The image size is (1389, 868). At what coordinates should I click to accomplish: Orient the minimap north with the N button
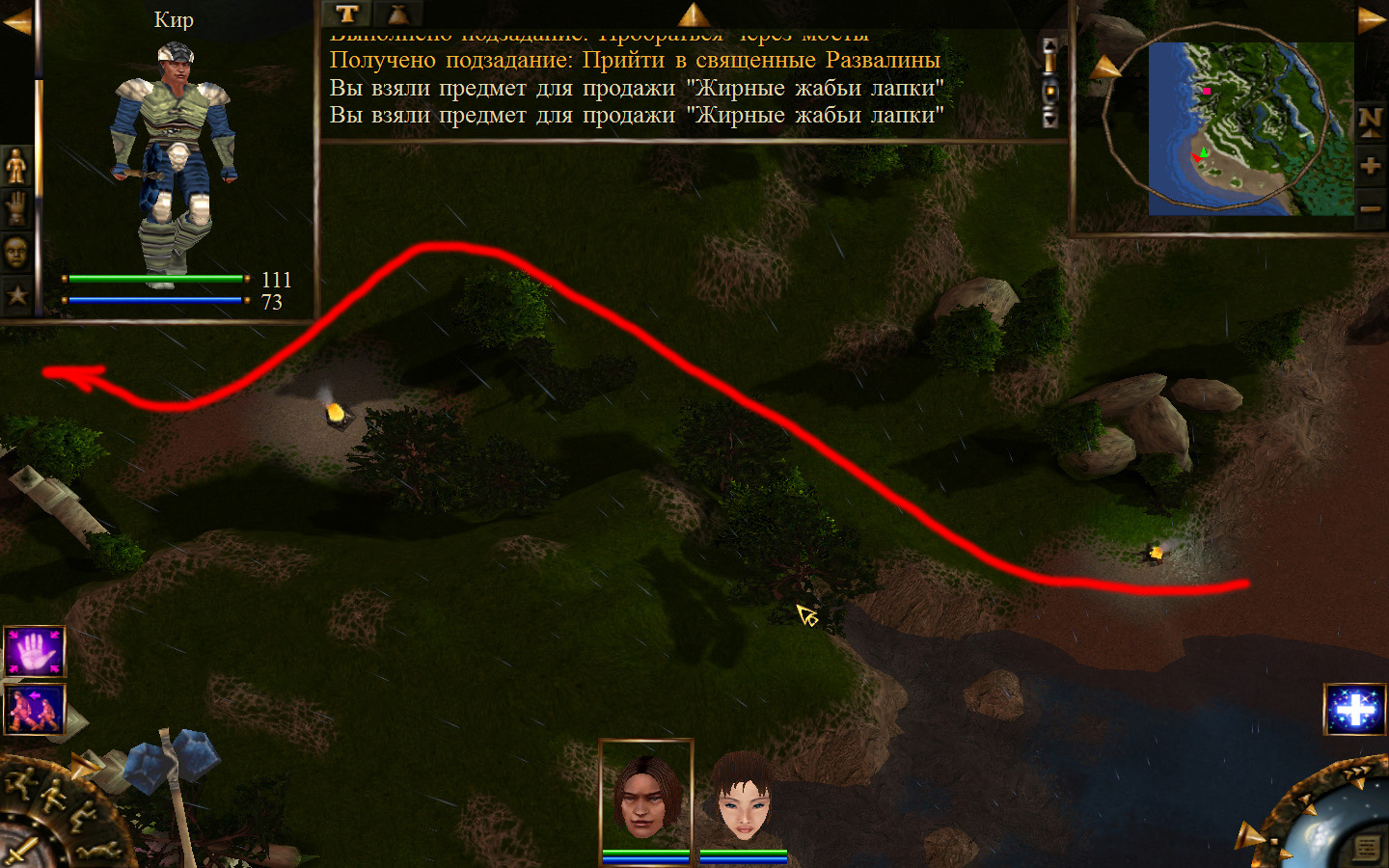1370,122
